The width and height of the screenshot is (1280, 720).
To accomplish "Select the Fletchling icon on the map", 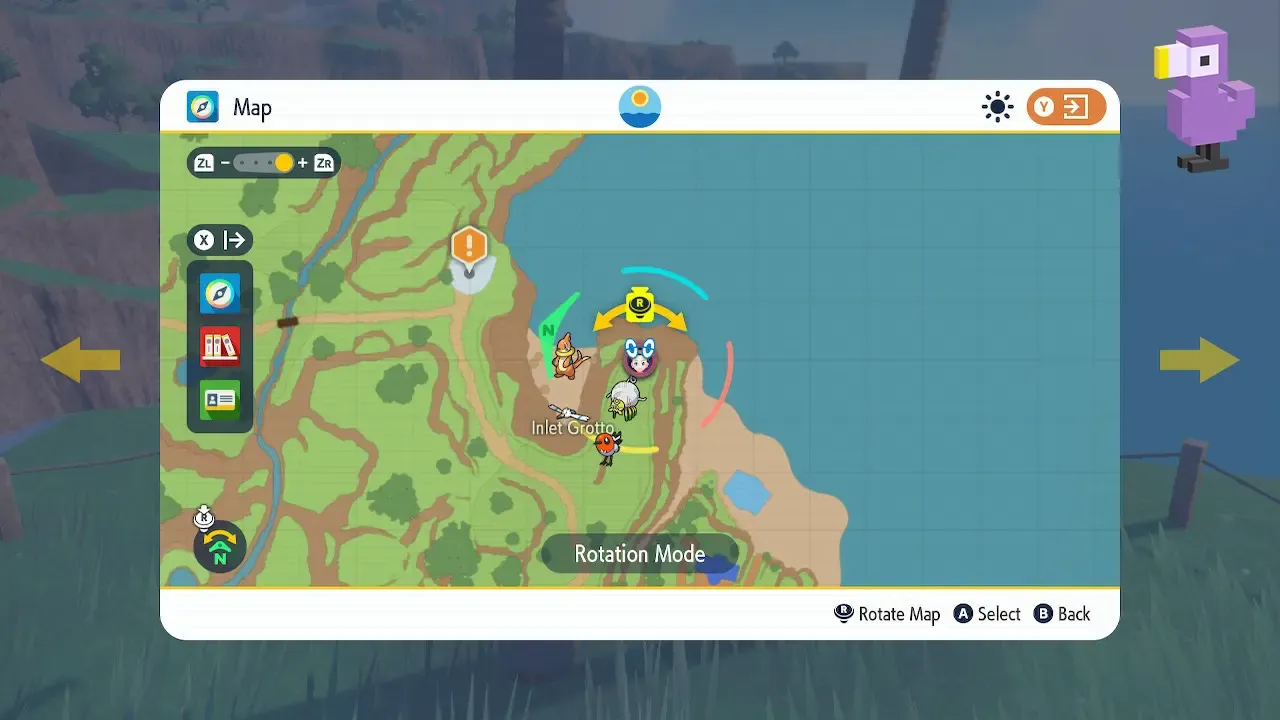I will pyautogui.click(x=607, y=446).
